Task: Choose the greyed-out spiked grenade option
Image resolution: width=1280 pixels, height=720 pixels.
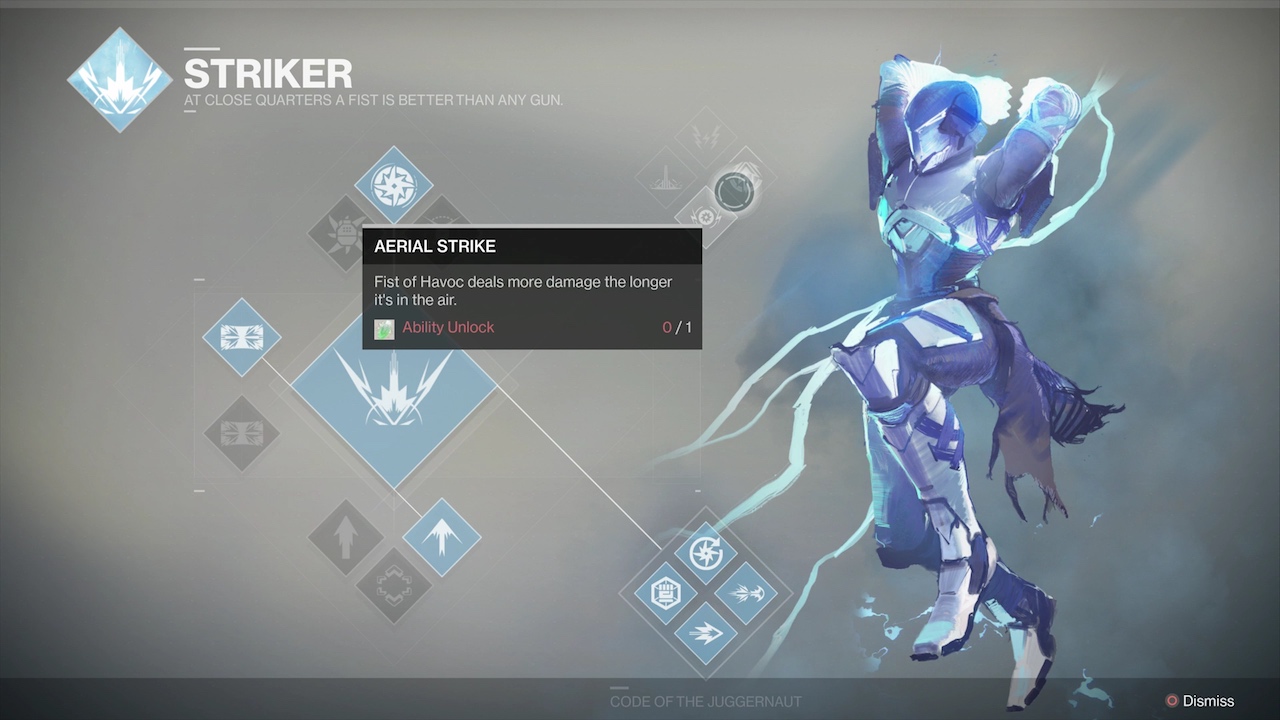Action: (344, 234)
